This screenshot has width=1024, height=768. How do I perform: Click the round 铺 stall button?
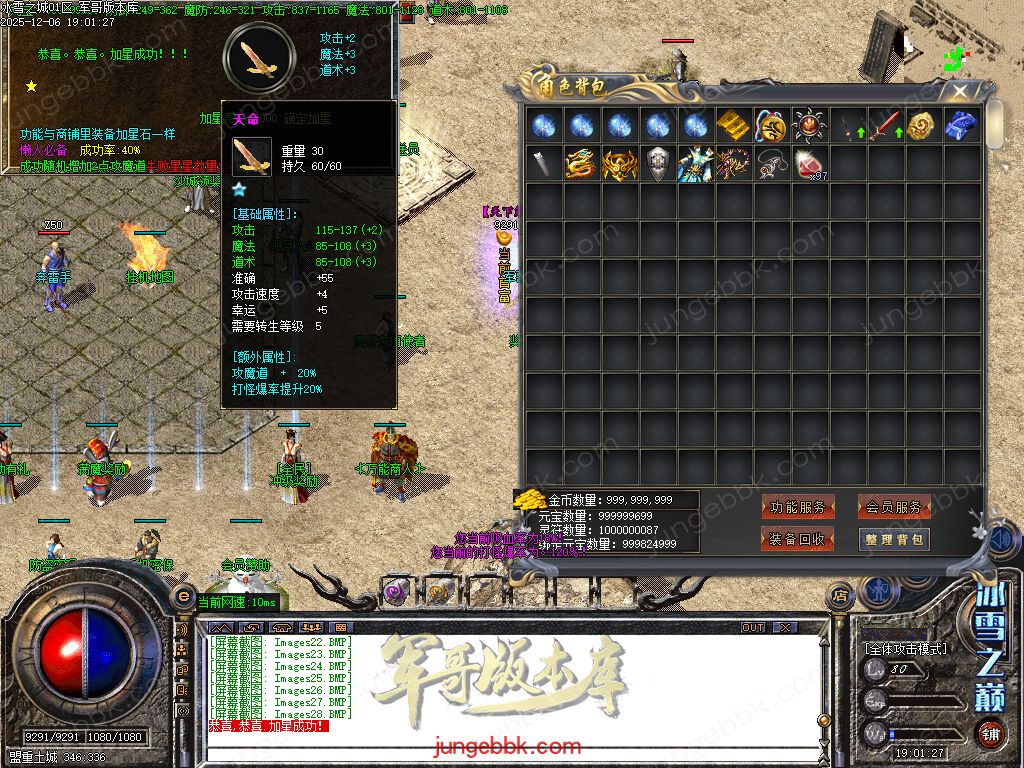point(990,732)
